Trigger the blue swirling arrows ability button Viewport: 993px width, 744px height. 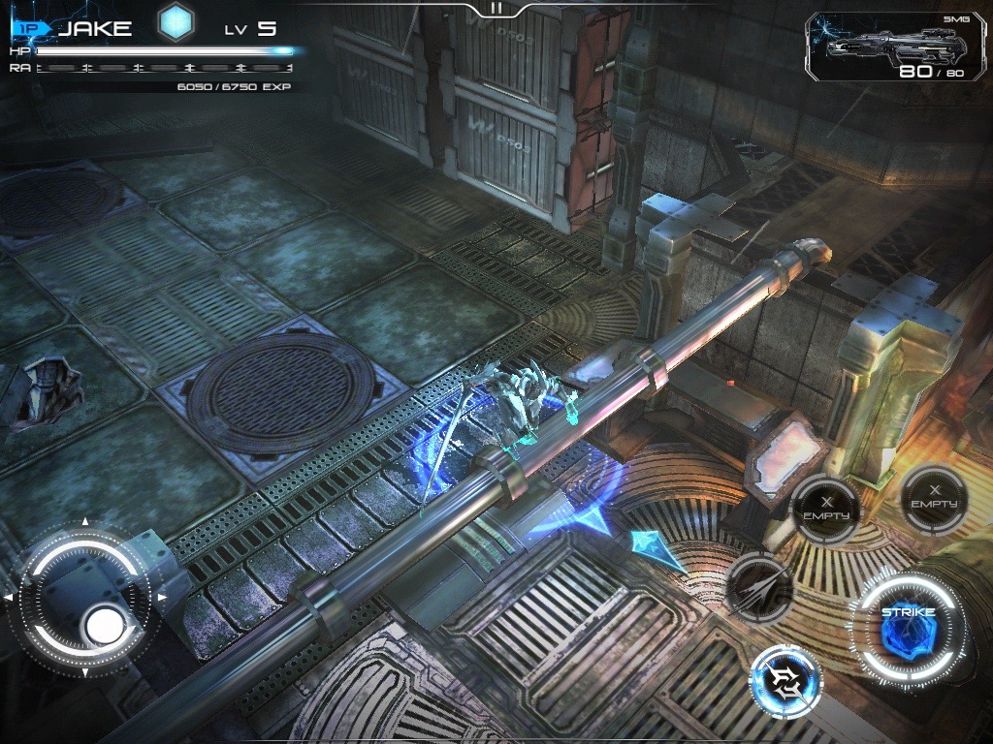click(785, 684)
